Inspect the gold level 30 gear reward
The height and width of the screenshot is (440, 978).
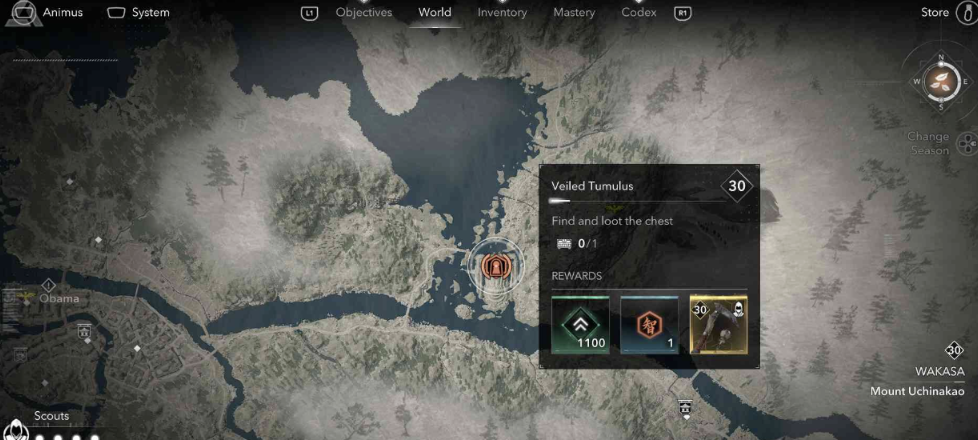click(x=718, y=324)
